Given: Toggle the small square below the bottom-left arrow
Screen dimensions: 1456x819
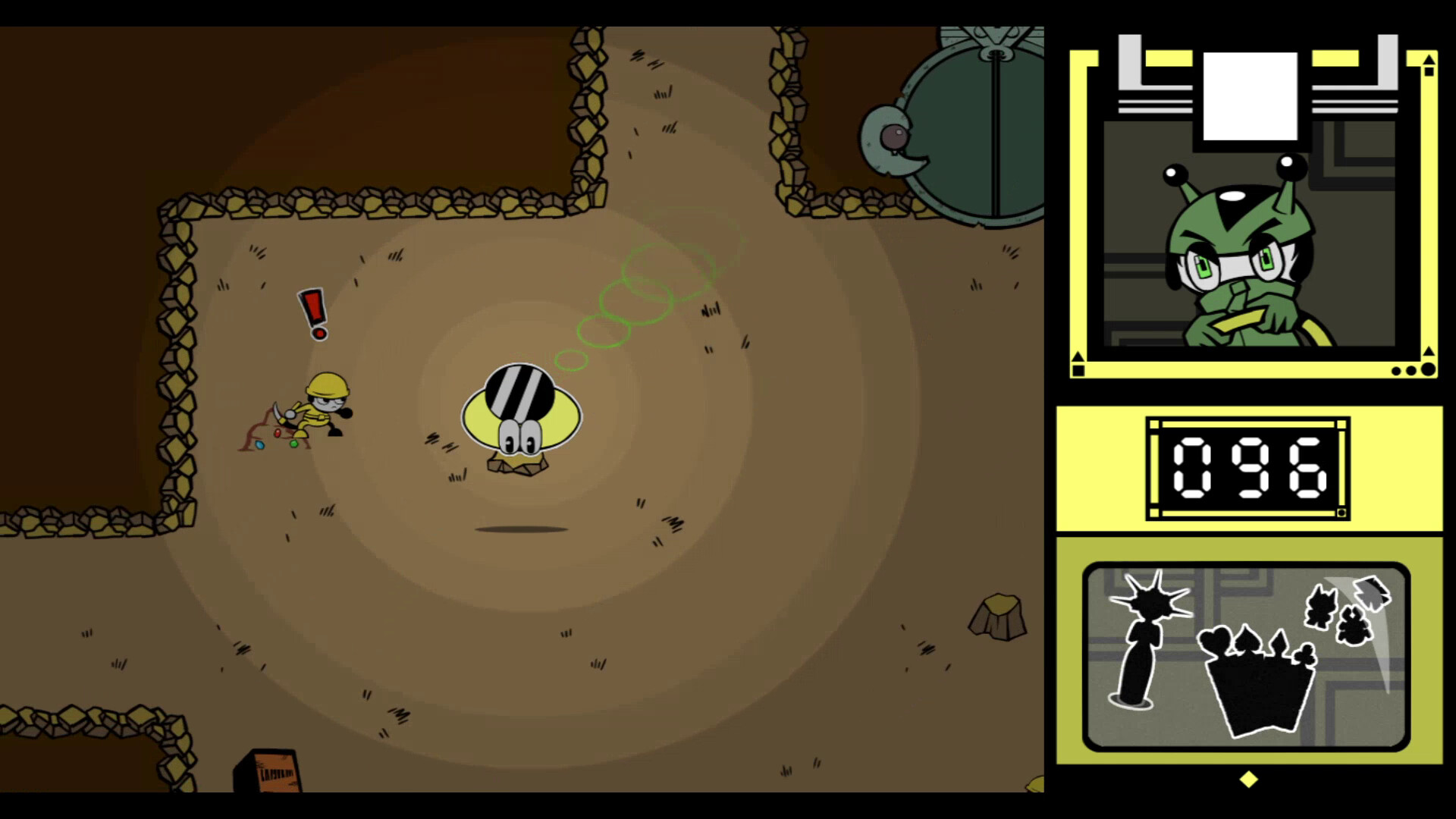Looking at the screenshot, I should pyautogui.click(x=1078, y=369).
